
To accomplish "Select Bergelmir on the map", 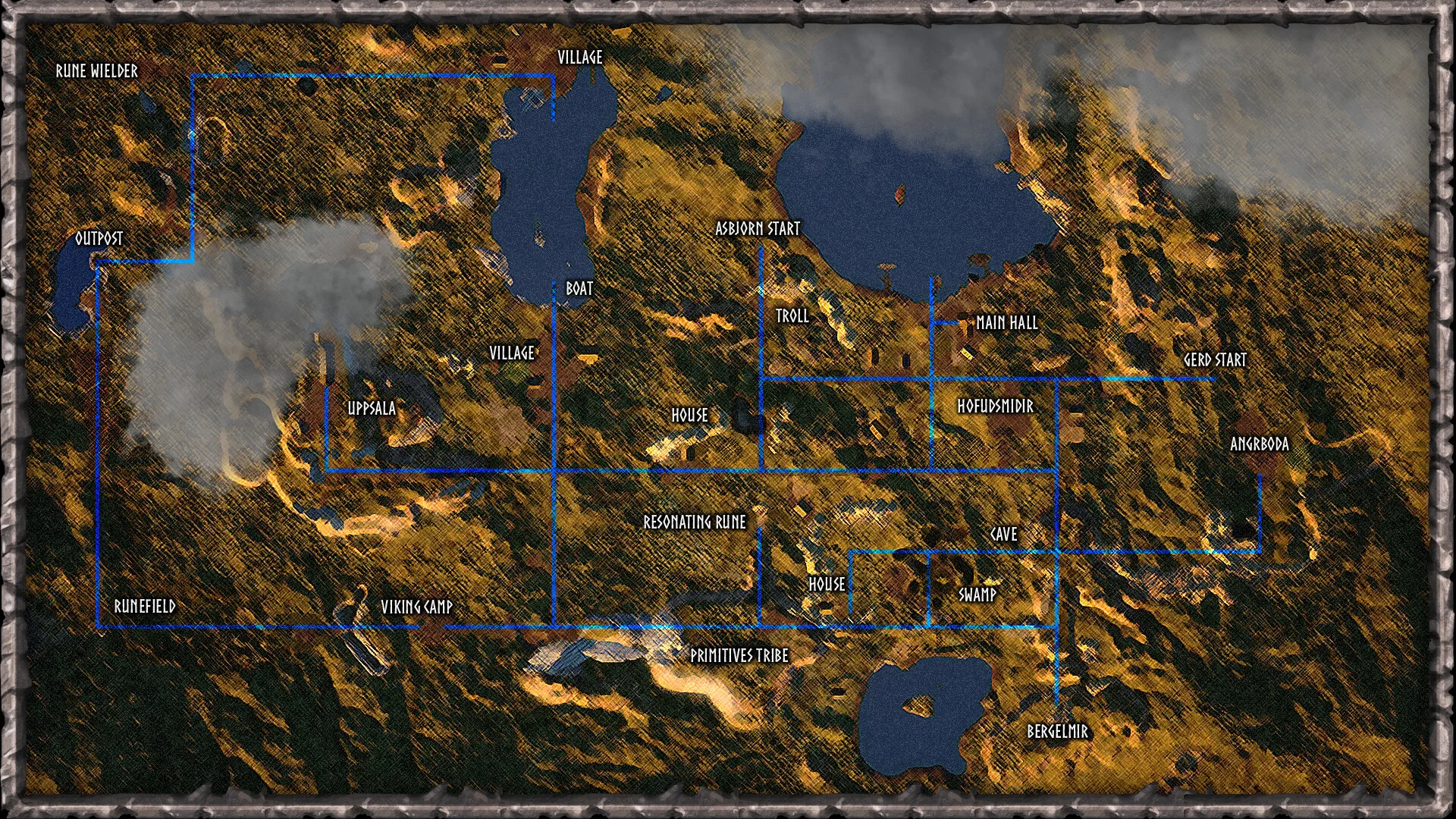I will (x=1057, y=732).
